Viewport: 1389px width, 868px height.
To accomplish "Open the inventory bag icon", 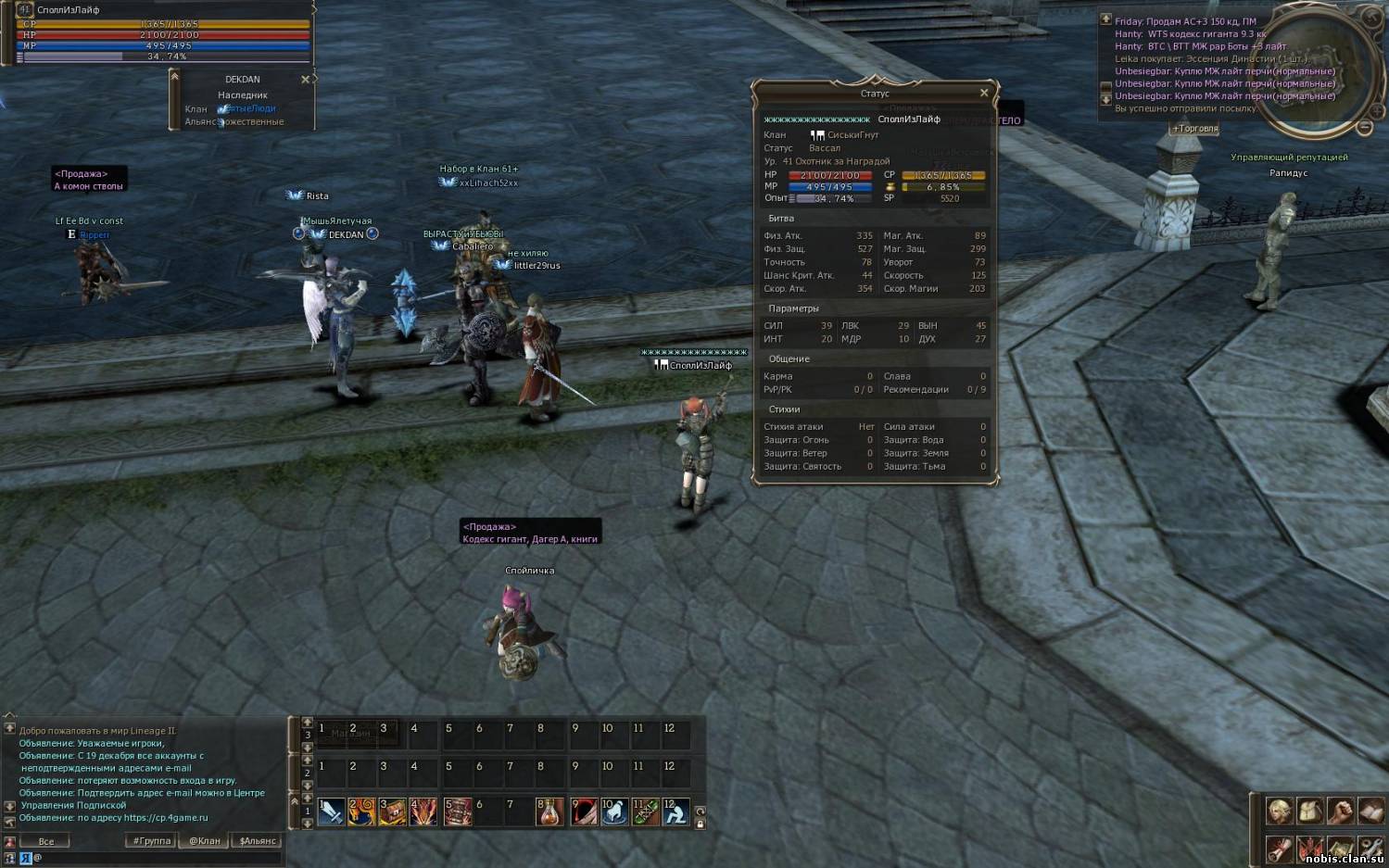I will tap(1309, 811).
